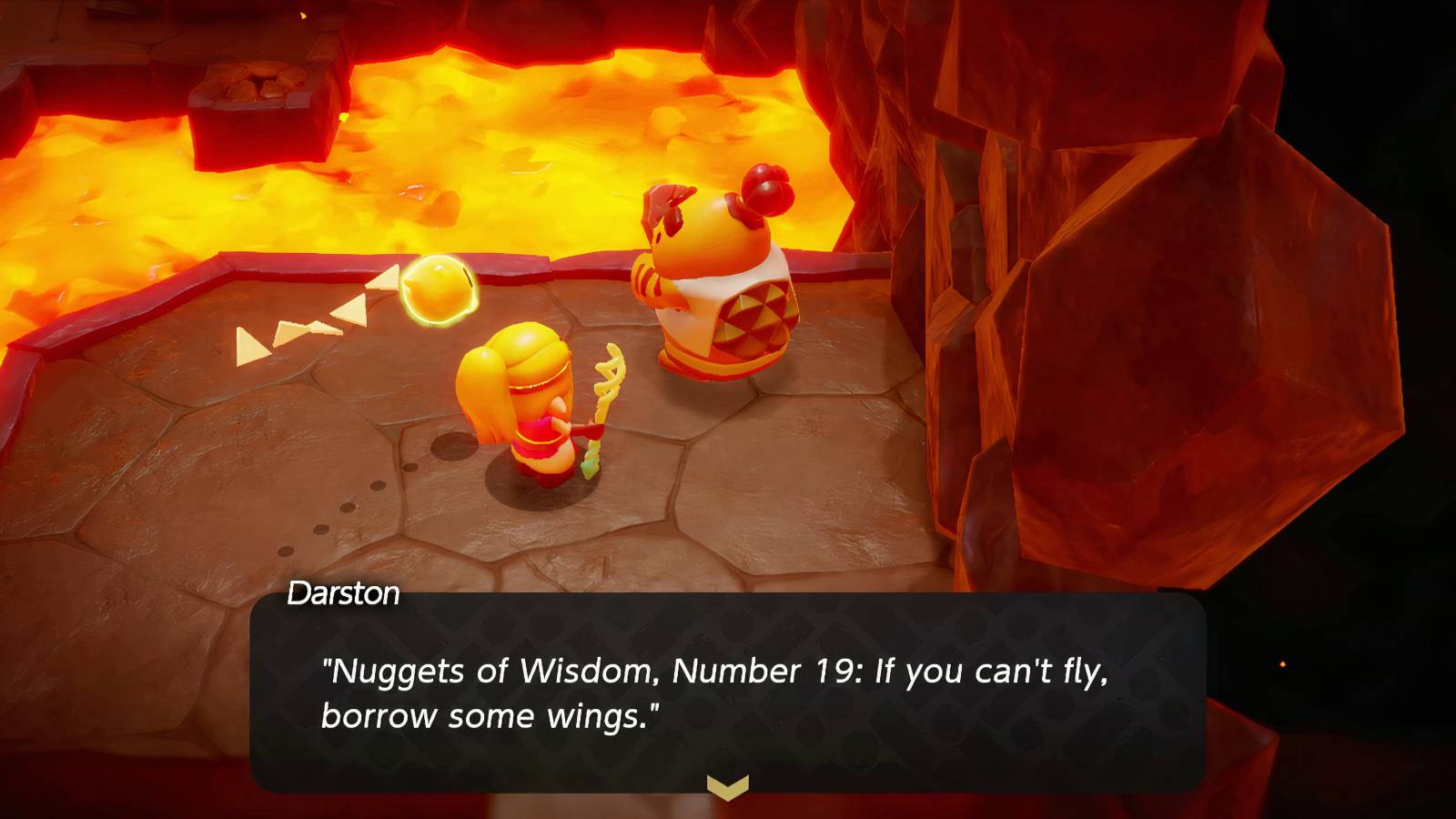Select the red ball on Darston's head

[767, 188]
